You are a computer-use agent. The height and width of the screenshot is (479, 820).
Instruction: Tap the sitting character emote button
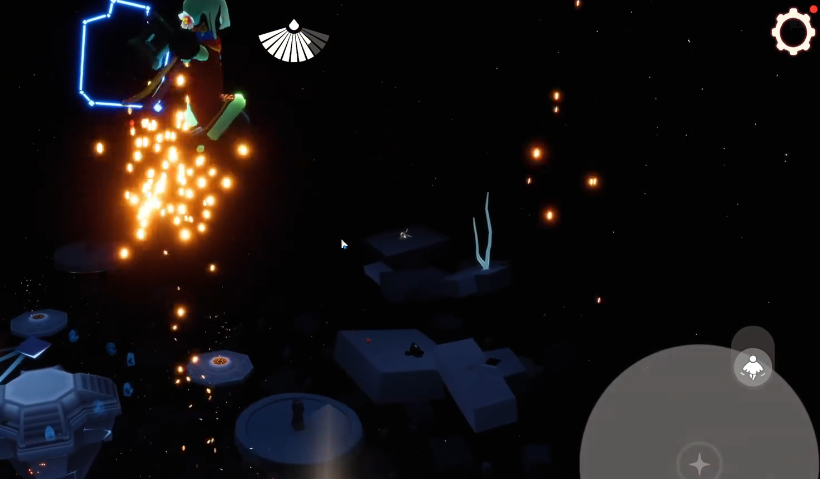[753, 367]
